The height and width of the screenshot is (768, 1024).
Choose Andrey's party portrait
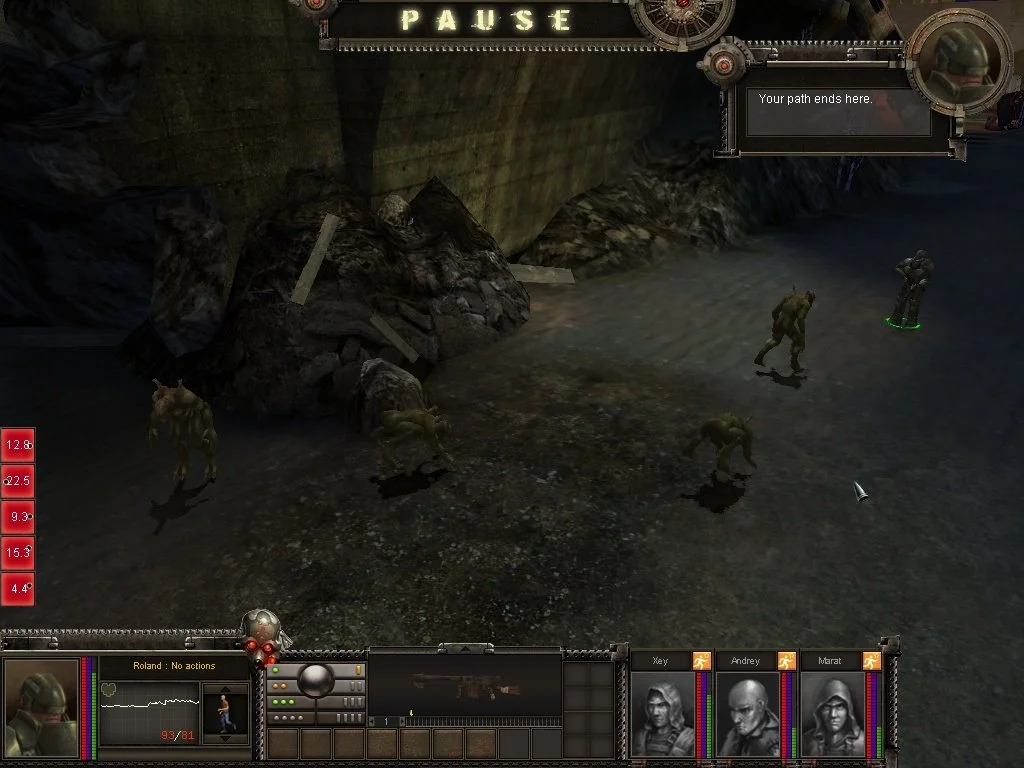(x=746, y=714)
